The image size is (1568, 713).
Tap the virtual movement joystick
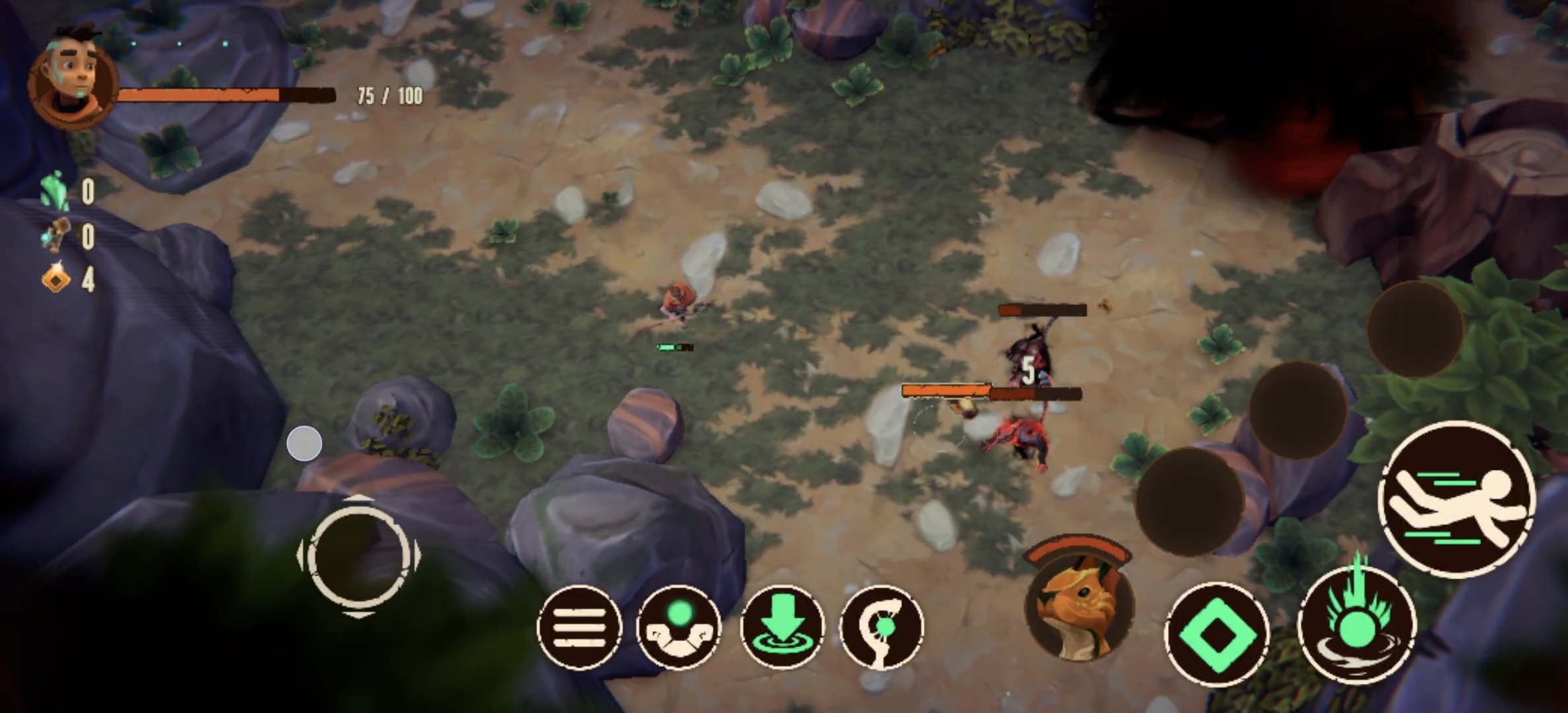358,557
